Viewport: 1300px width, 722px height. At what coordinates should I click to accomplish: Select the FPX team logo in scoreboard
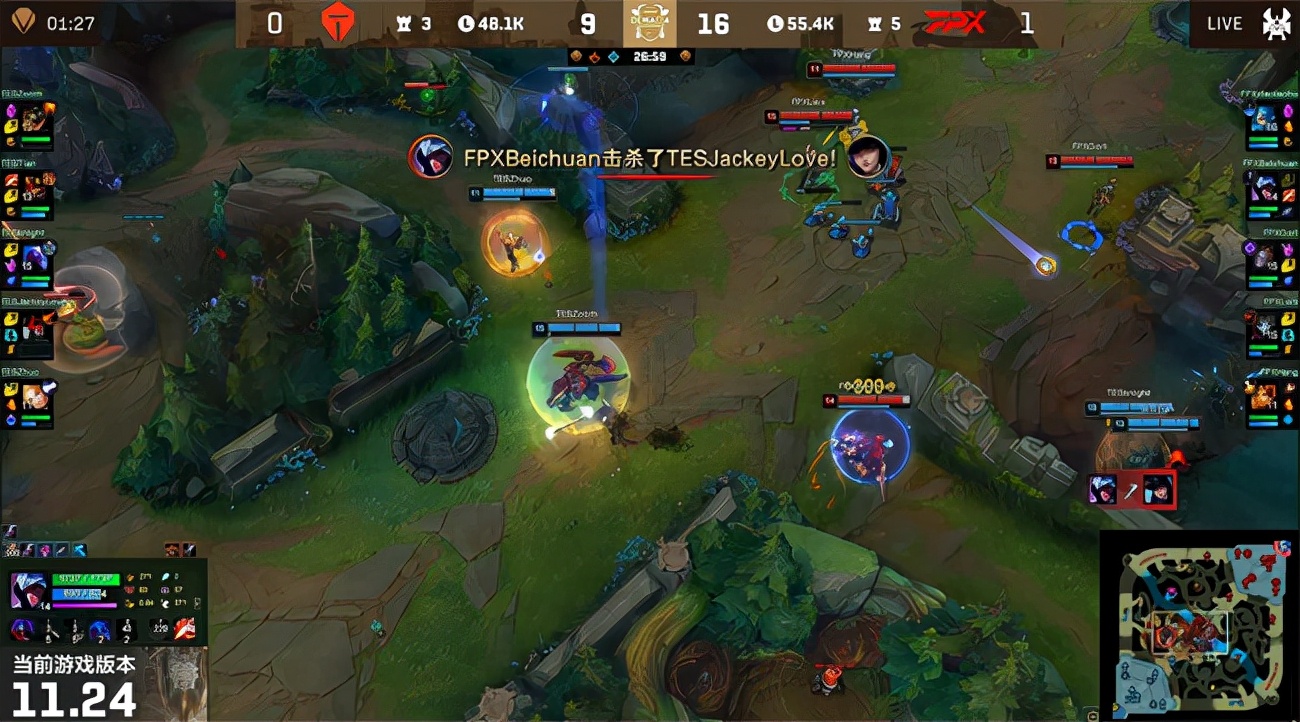(x=955, y=23)
